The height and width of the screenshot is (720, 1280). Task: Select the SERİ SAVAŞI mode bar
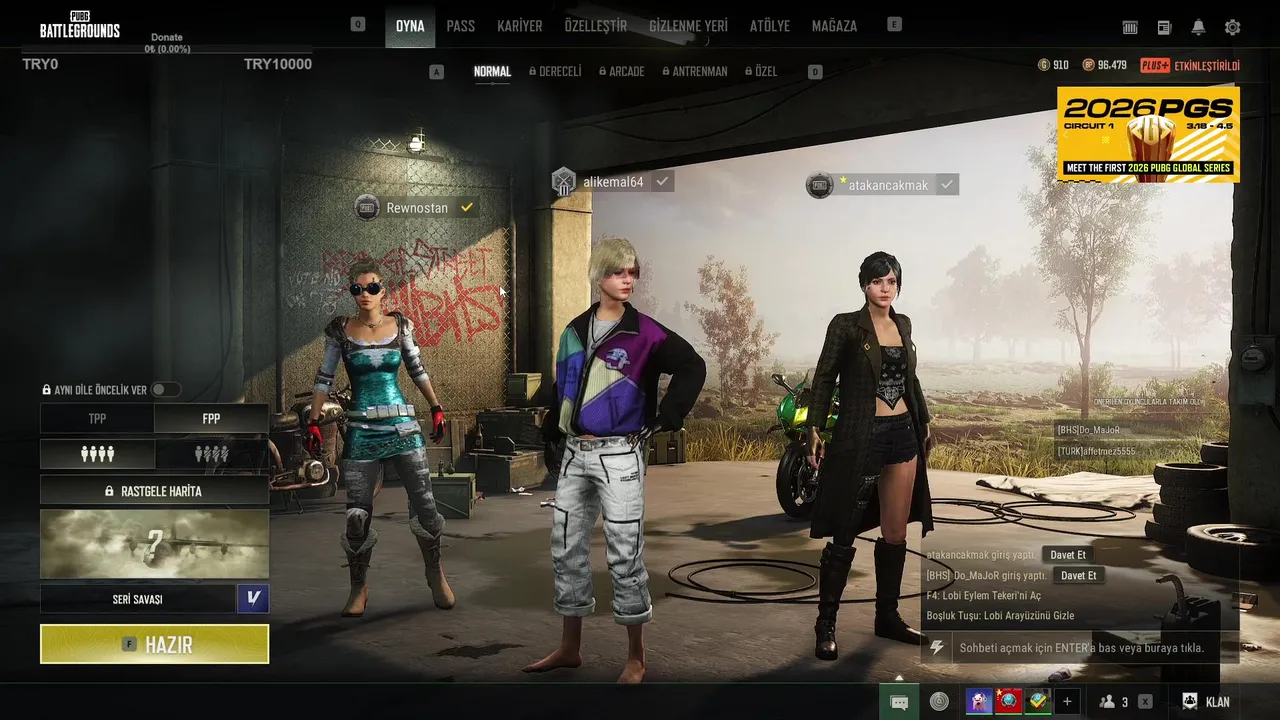(137, 599)
